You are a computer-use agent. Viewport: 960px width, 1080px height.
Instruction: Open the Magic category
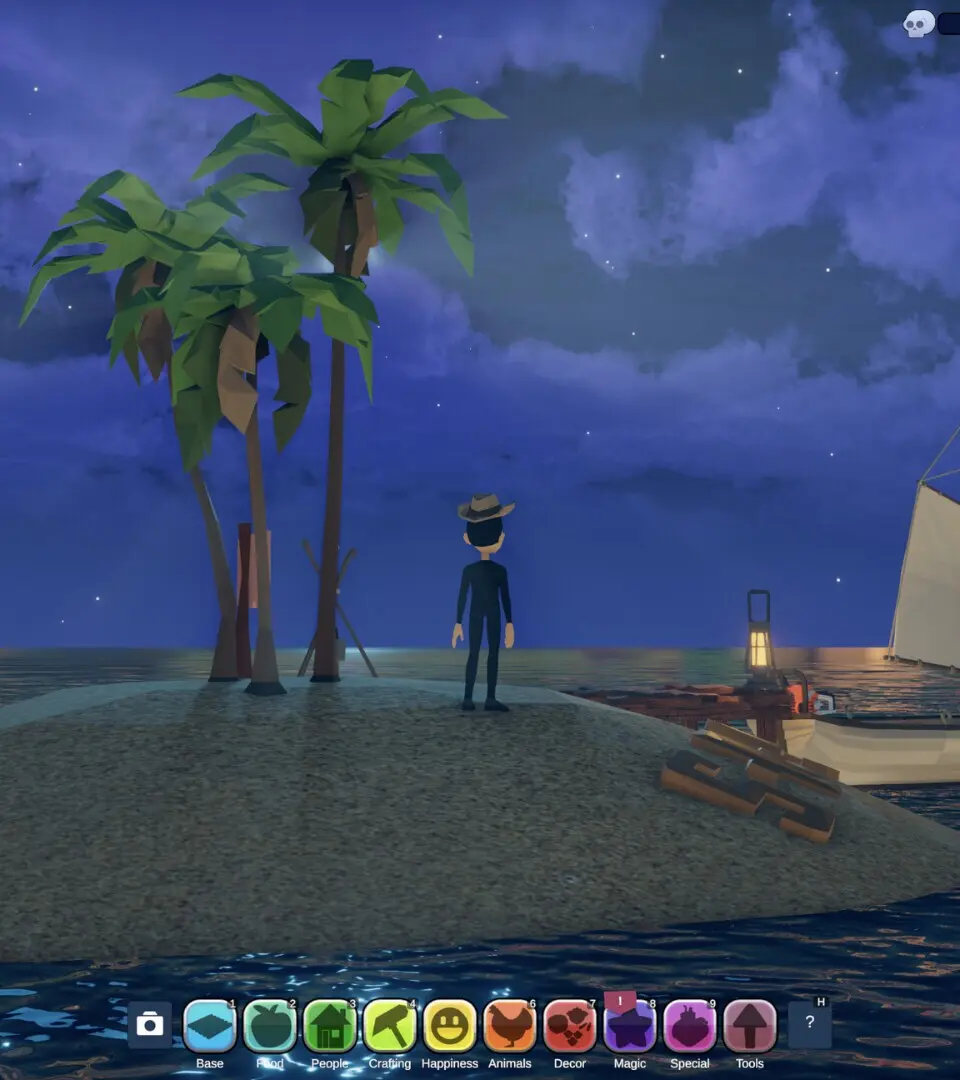(x=630, y=1026)
